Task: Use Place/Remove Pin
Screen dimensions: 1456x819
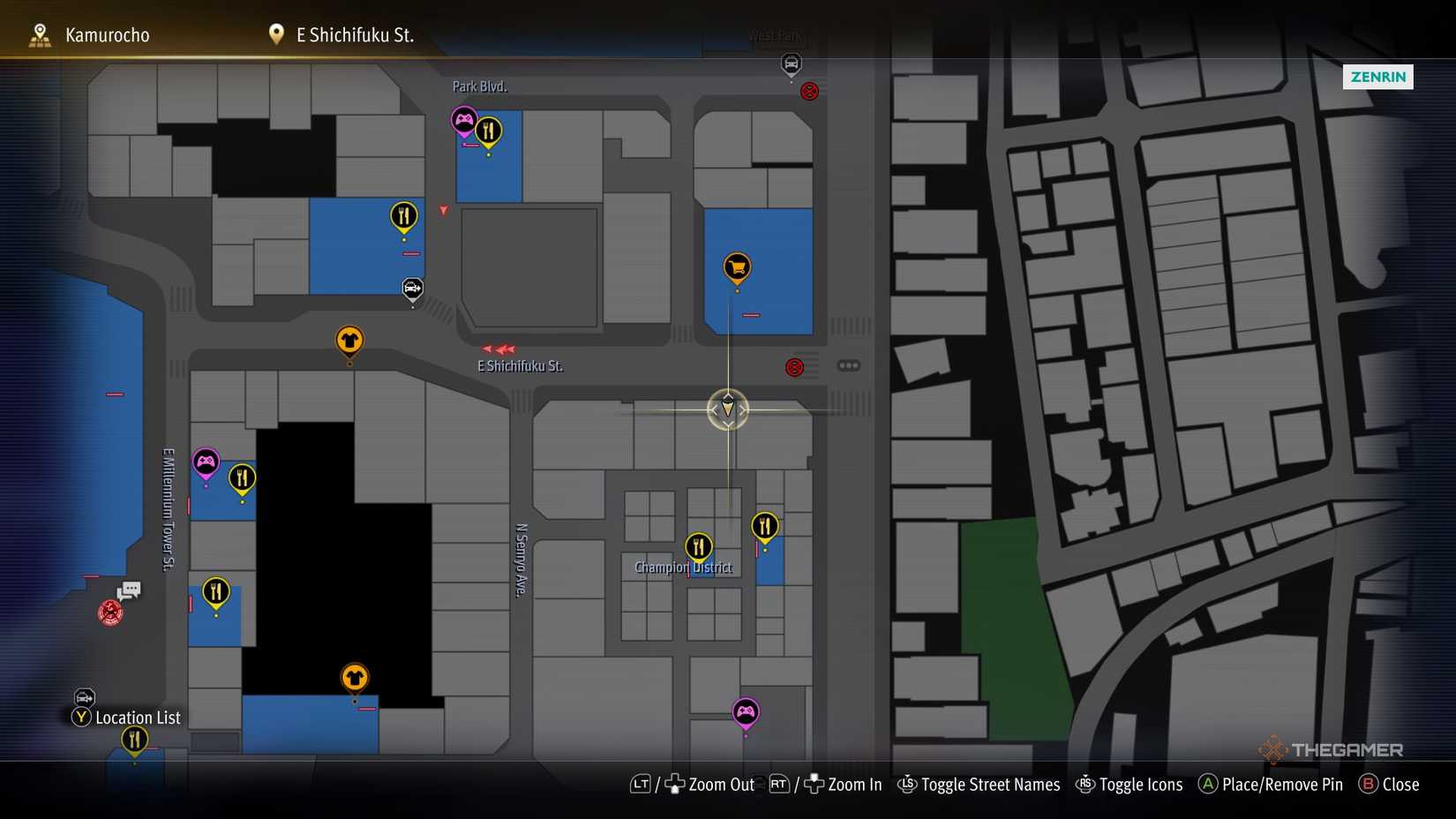Action: pyautogui.click(x=1281, y=785)
